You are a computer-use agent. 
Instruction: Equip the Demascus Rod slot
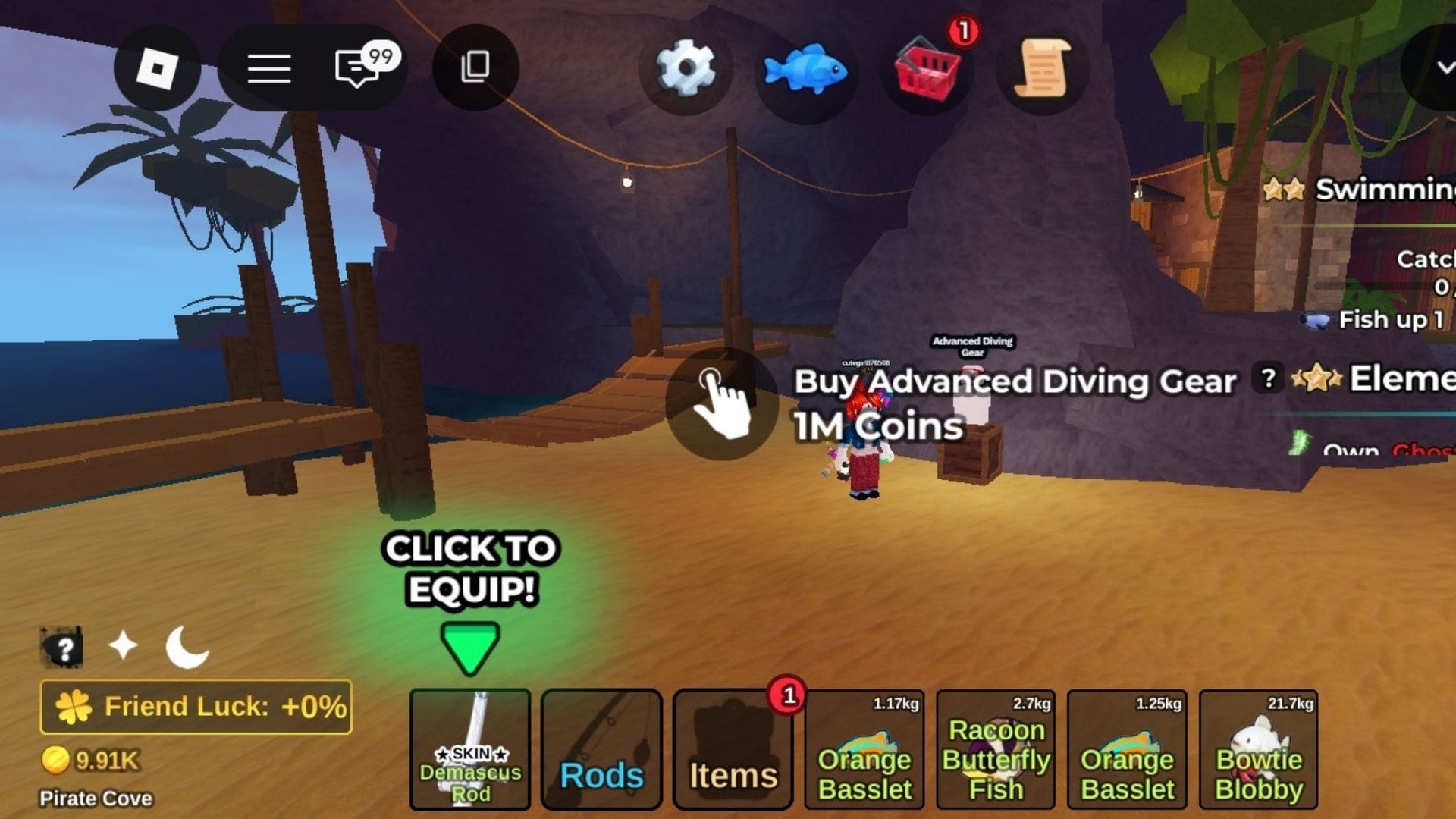(x=470, y=749)
